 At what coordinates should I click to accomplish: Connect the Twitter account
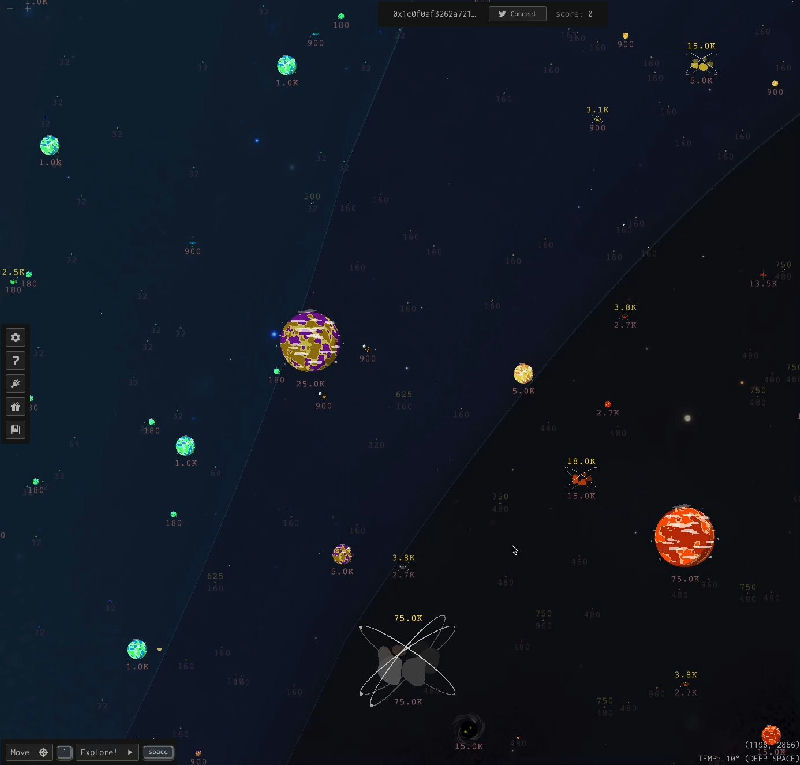518,14
